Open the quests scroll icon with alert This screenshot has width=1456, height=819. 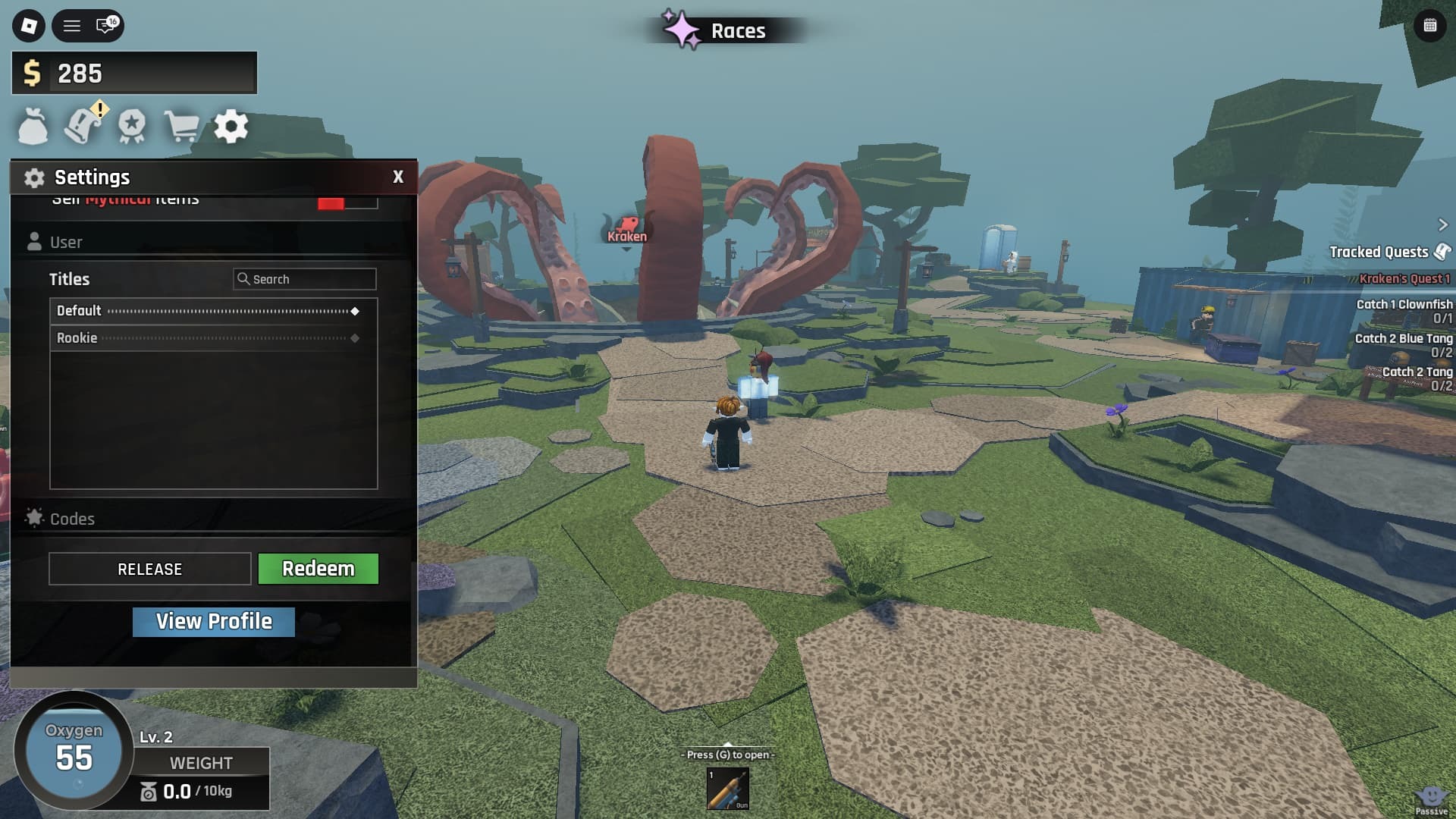tap(83, 126)
